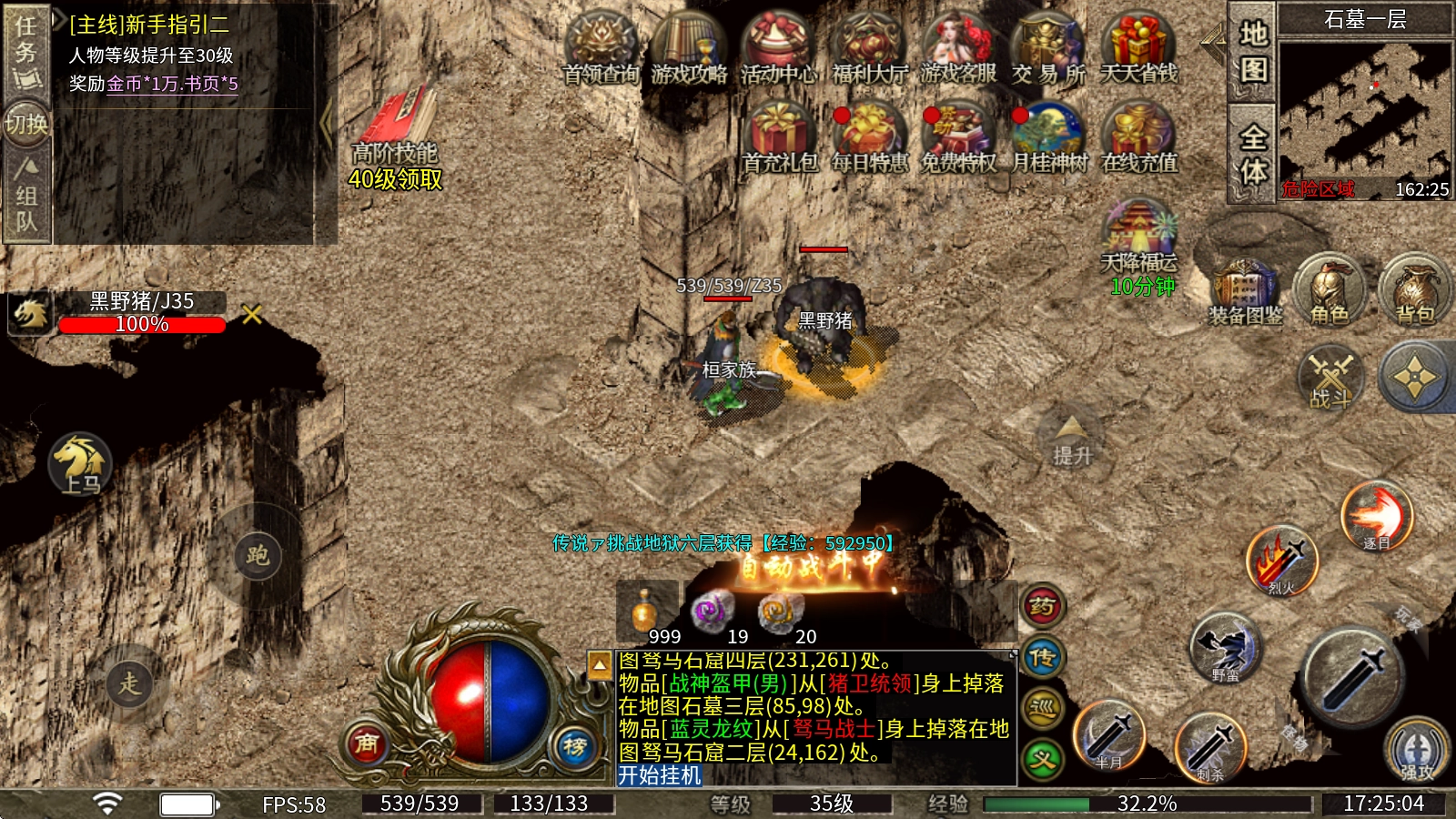This screenshot has height=819, width=1456.
Task: Use the potion slot showing 999
Action: coord(645,612)
